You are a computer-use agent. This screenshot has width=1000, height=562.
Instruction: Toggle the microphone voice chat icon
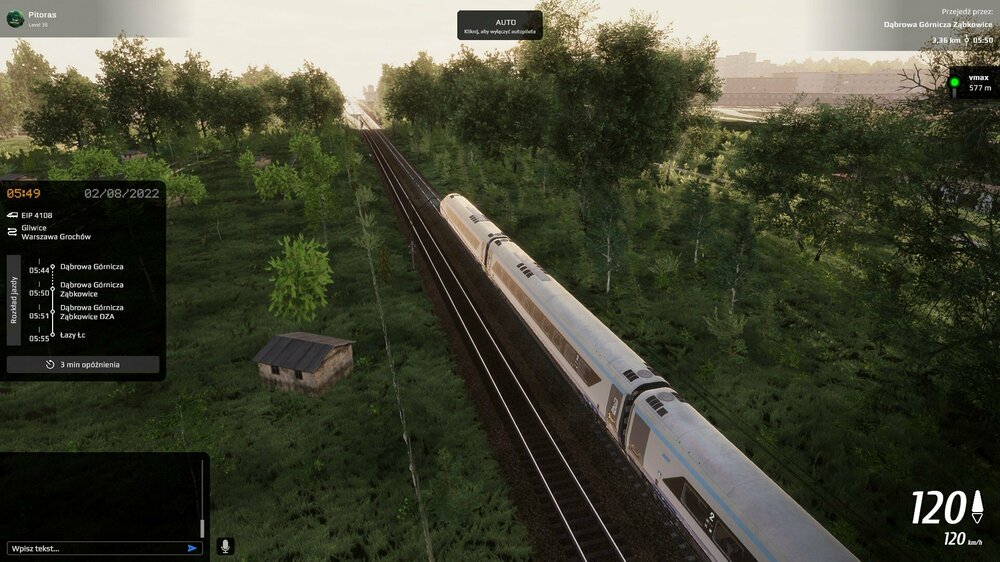225,546
